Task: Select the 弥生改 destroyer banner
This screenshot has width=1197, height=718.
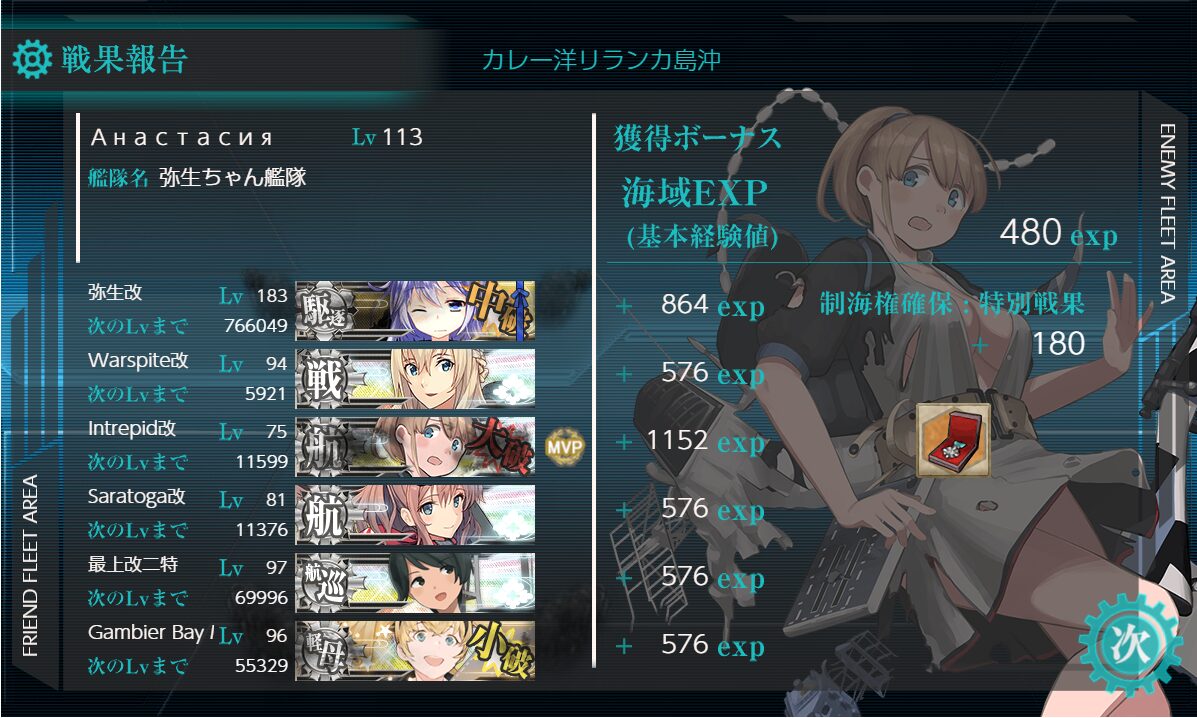Action: pyautogui.click(x=415, y=310)
